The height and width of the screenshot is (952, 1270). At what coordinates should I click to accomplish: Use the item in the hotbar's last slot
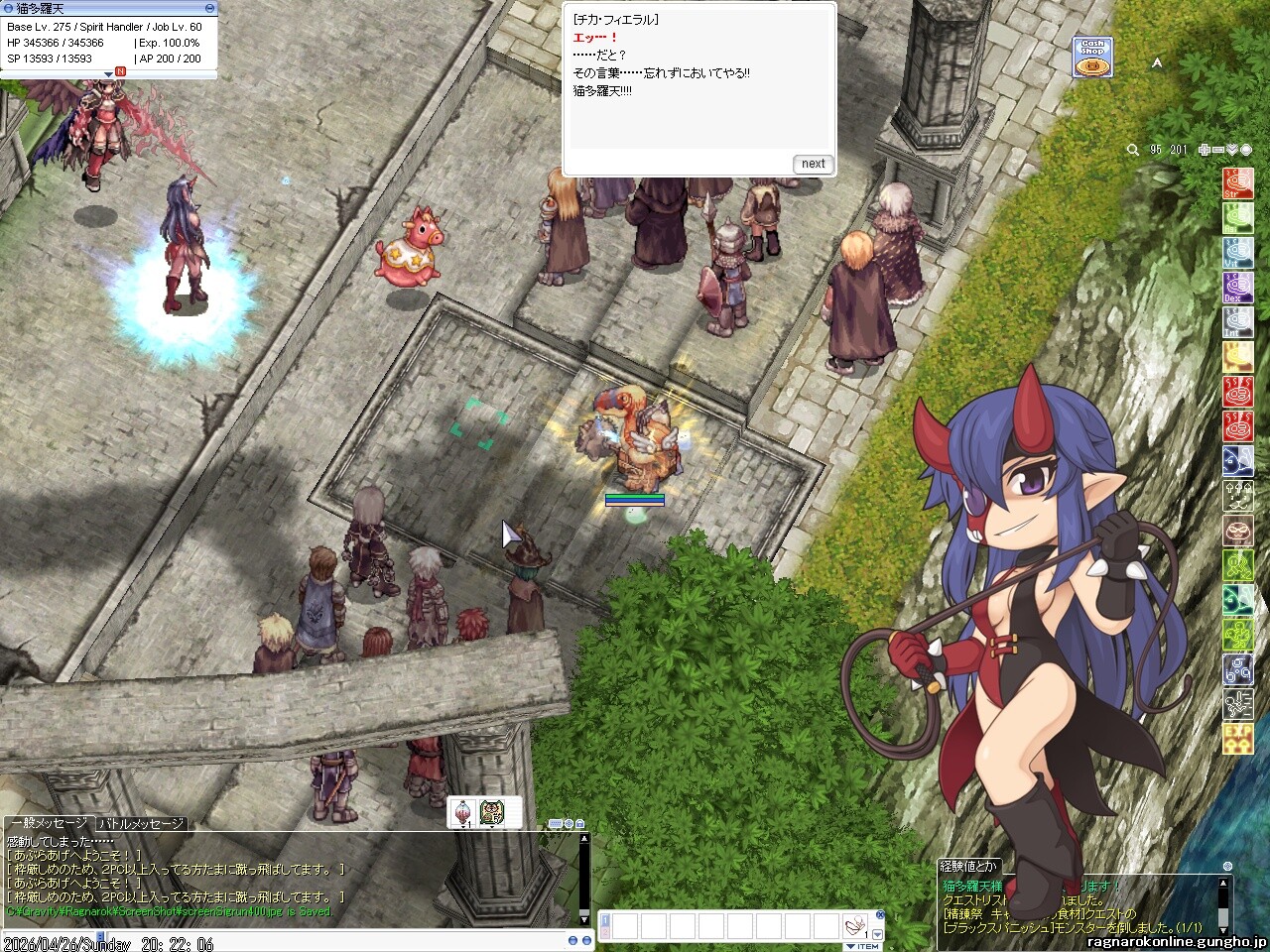[854, 927]
